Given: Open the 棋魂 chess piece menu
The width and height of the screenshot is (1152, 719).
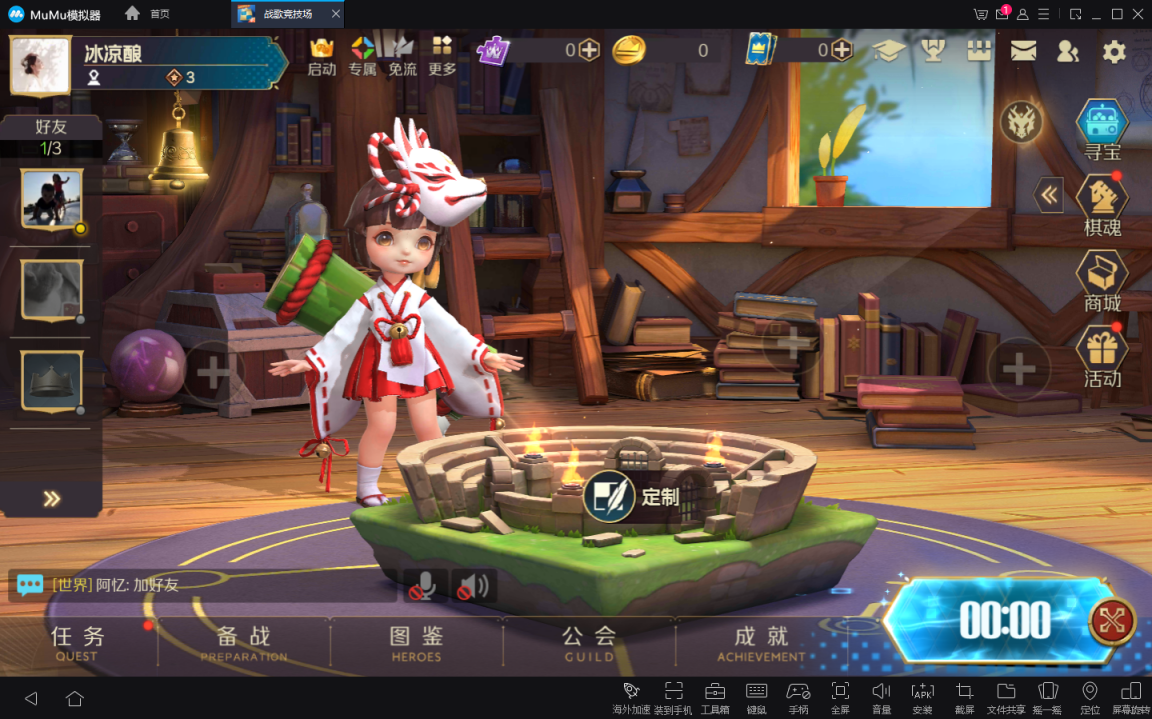Looking at the screenshot, I should (1102, 205).
